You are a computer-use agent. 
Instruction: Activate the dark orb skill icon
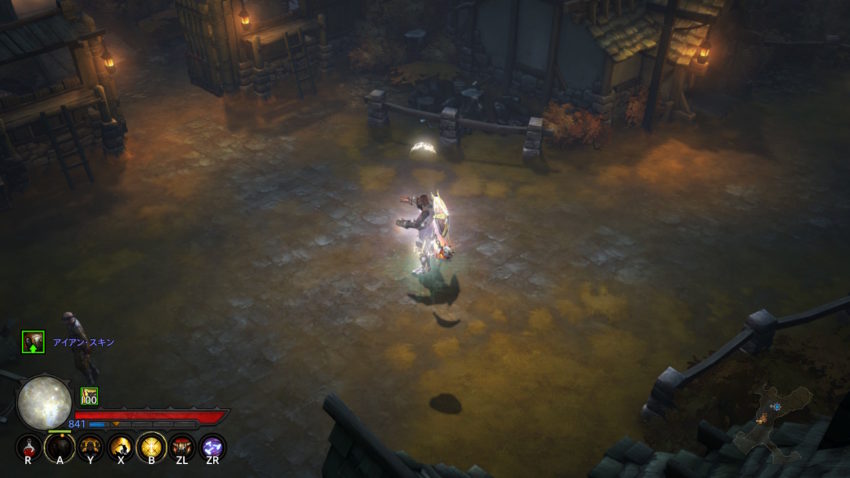pyautogui.click(x=60, y=448)
